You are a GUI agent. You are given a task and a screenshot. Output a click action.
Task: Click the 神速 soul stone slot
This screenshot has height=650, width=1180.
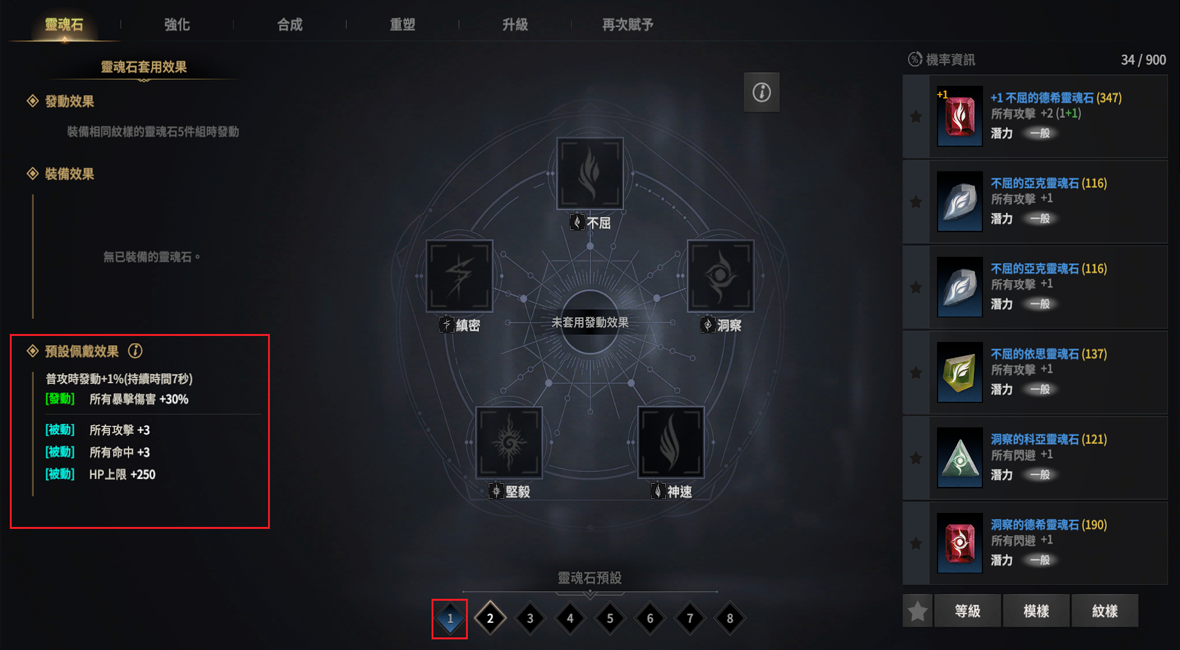tap(671, 441)
